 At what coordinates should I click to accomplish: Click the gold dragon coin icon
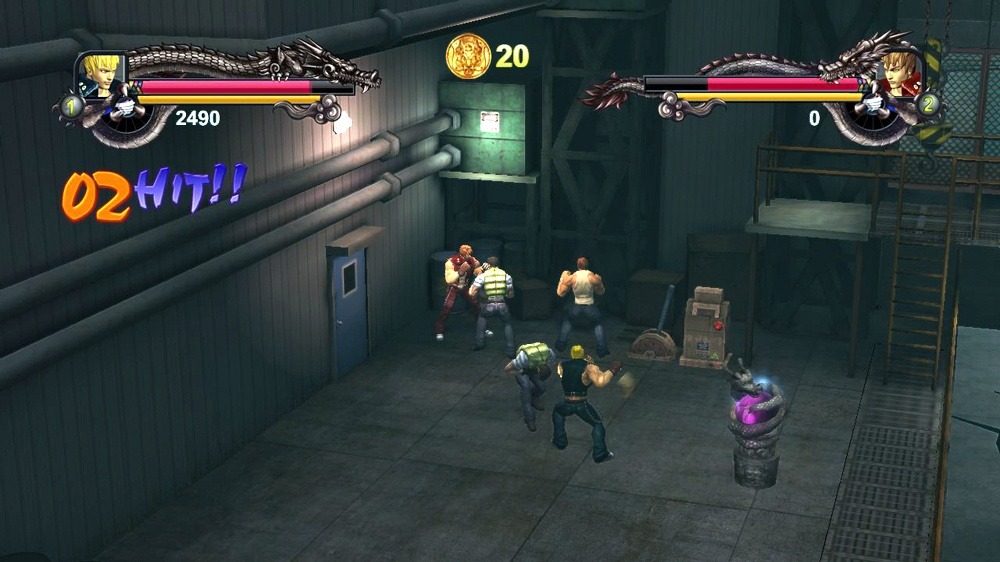(467, 56)
